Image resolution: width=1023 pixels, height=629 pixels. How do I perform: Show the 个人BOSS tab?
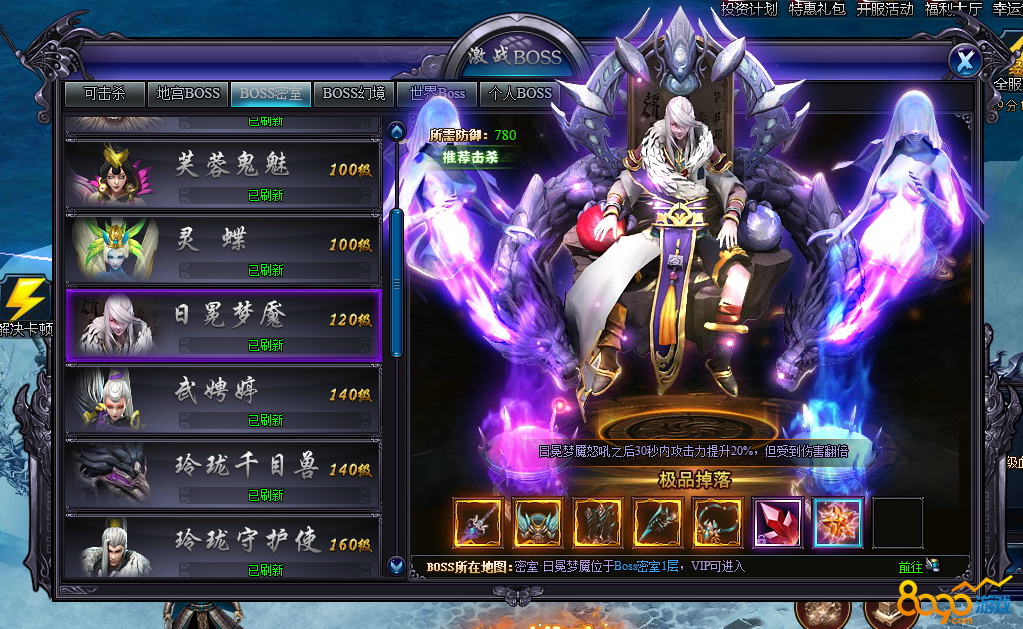(520, 93)
